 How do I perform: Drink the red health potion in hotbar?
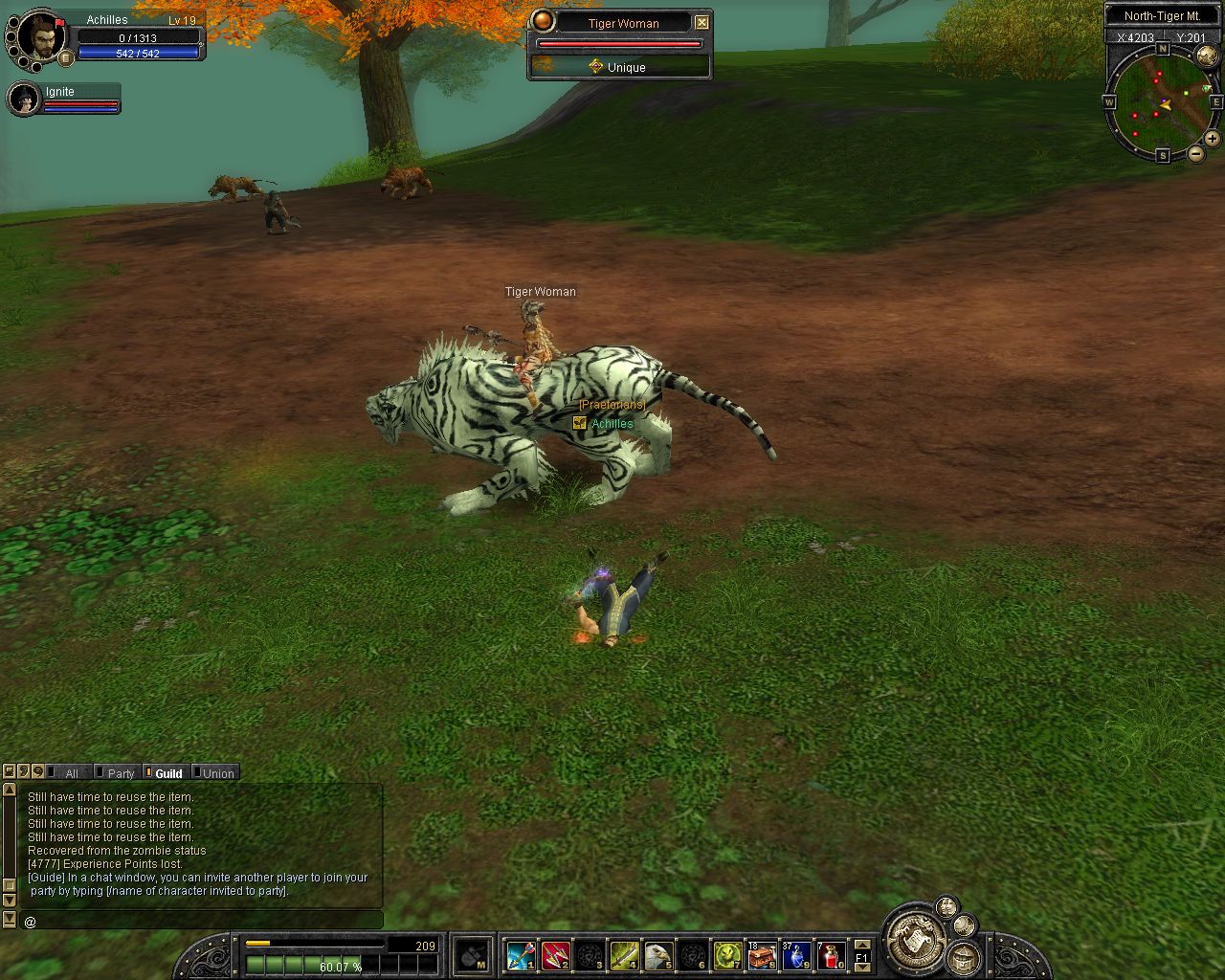coord(831,954)
